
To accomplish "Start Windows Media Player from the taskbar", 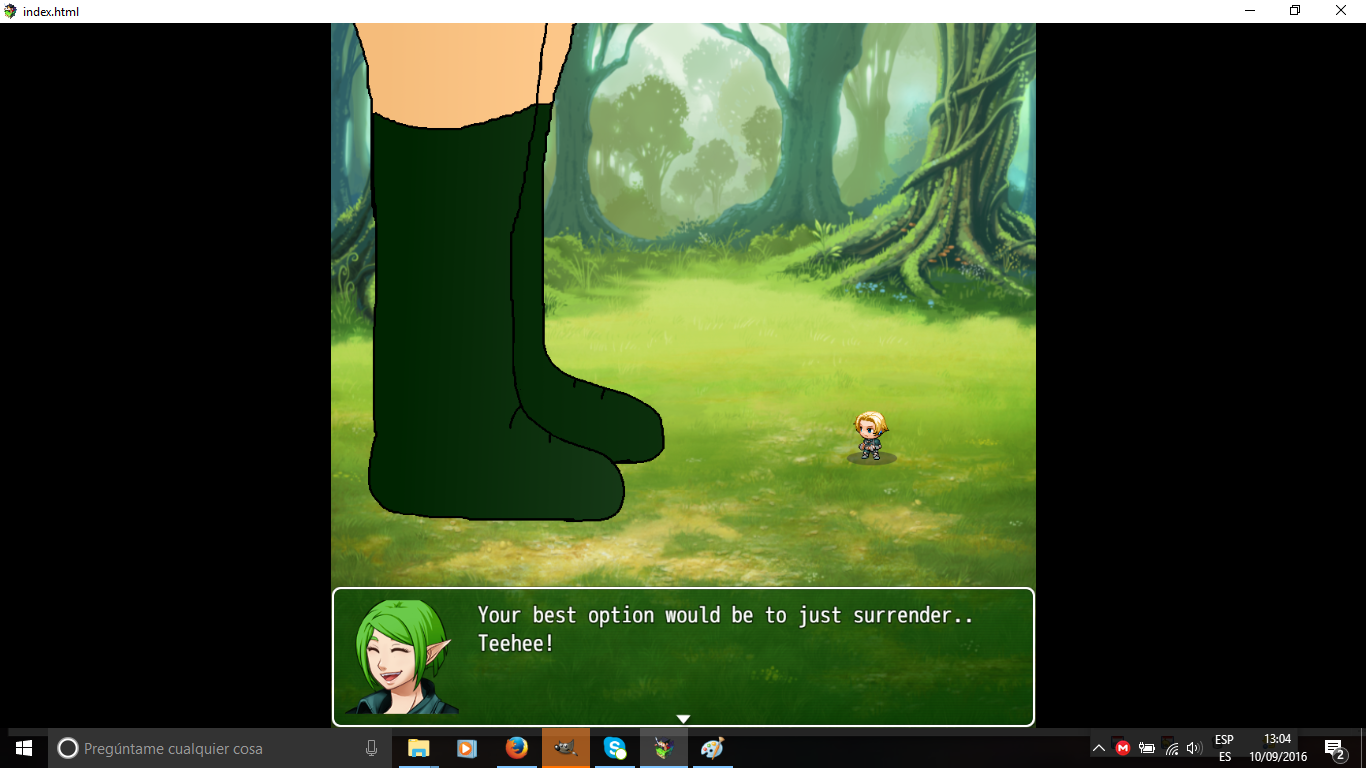I will pos(467,748).
